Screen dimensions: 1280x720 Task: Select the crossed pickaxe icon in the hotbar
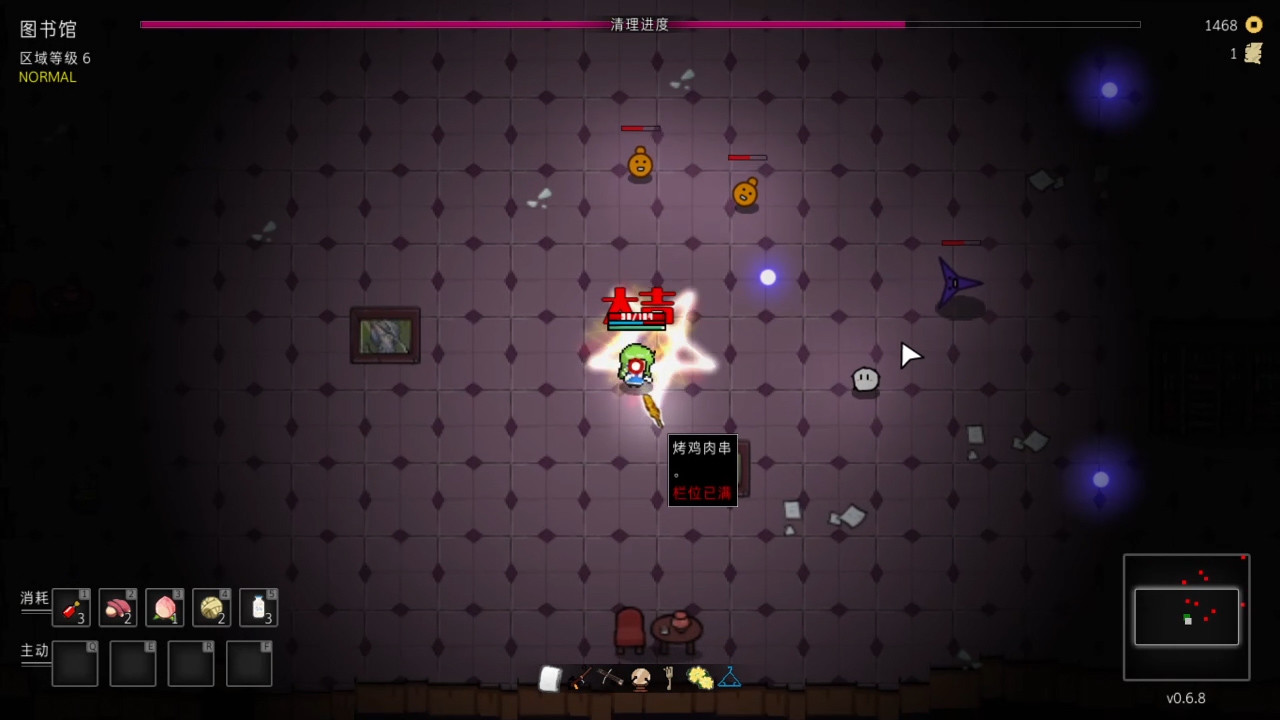click(x=609, y=678)
